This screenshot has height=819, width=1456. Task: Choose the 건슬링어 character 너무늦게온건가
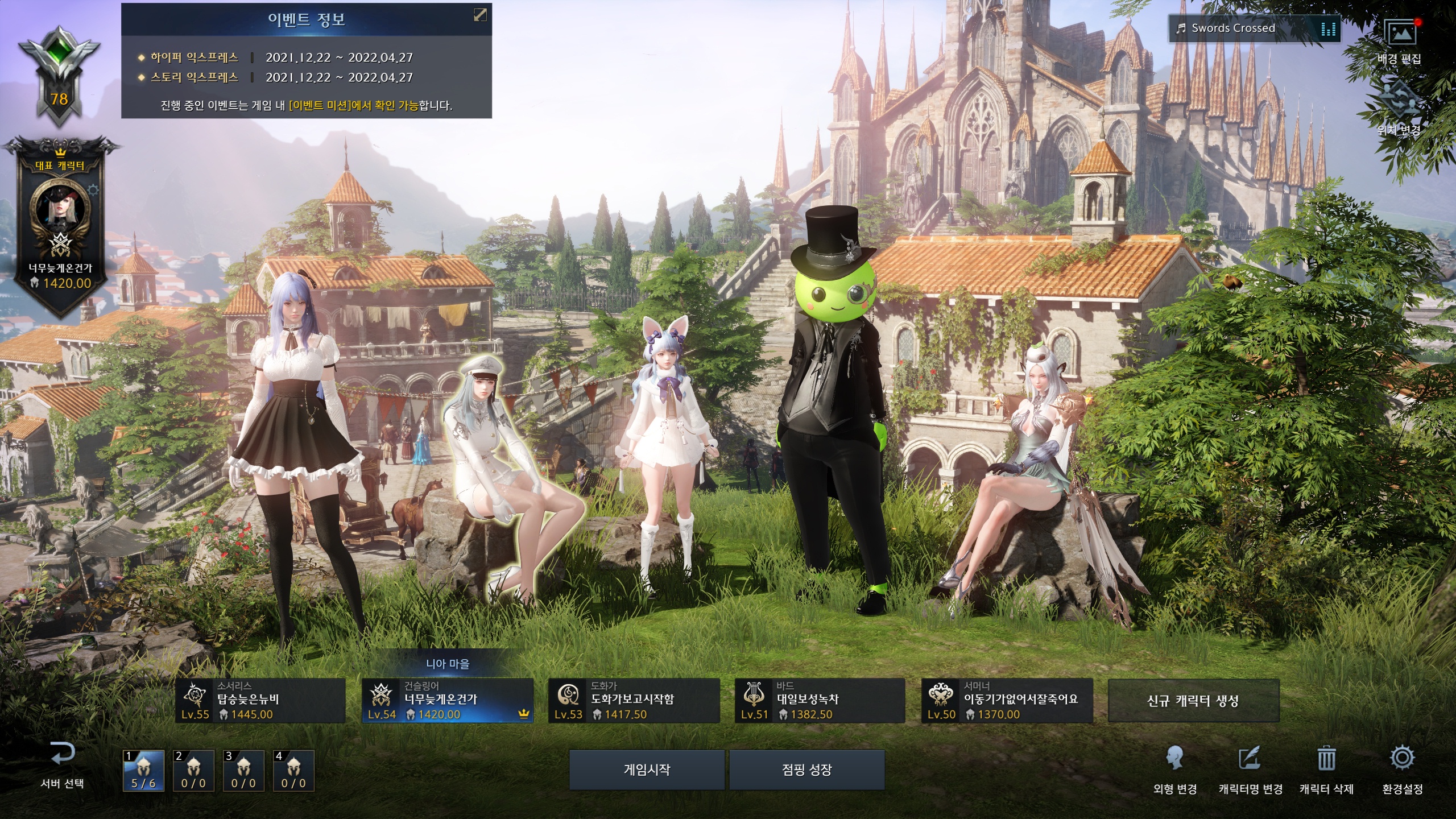pos(448,701)
